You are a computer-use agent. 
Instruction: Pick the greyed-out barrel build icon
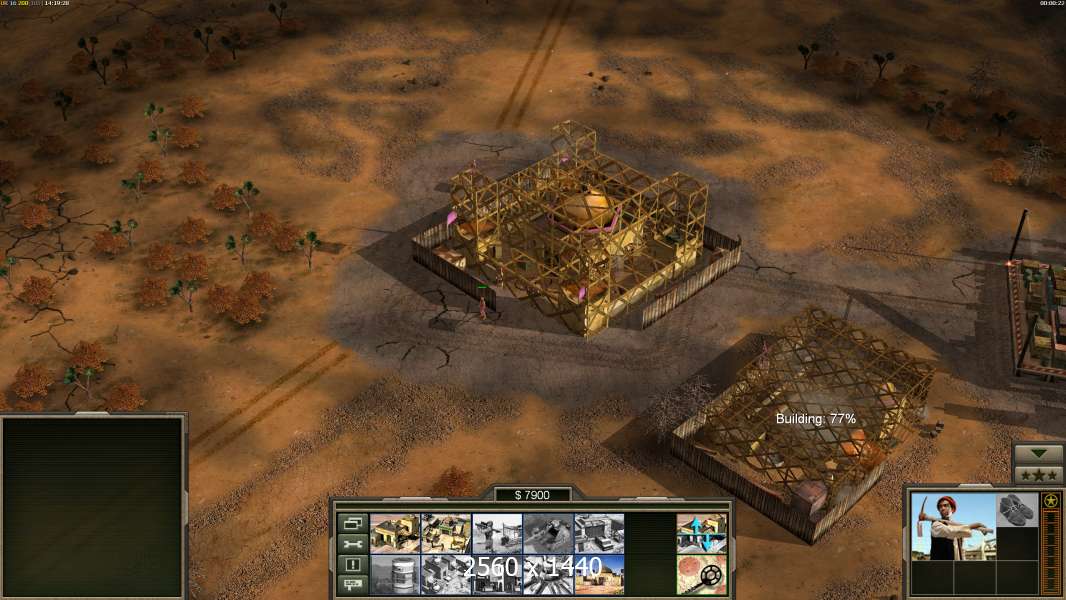[395, 575]
